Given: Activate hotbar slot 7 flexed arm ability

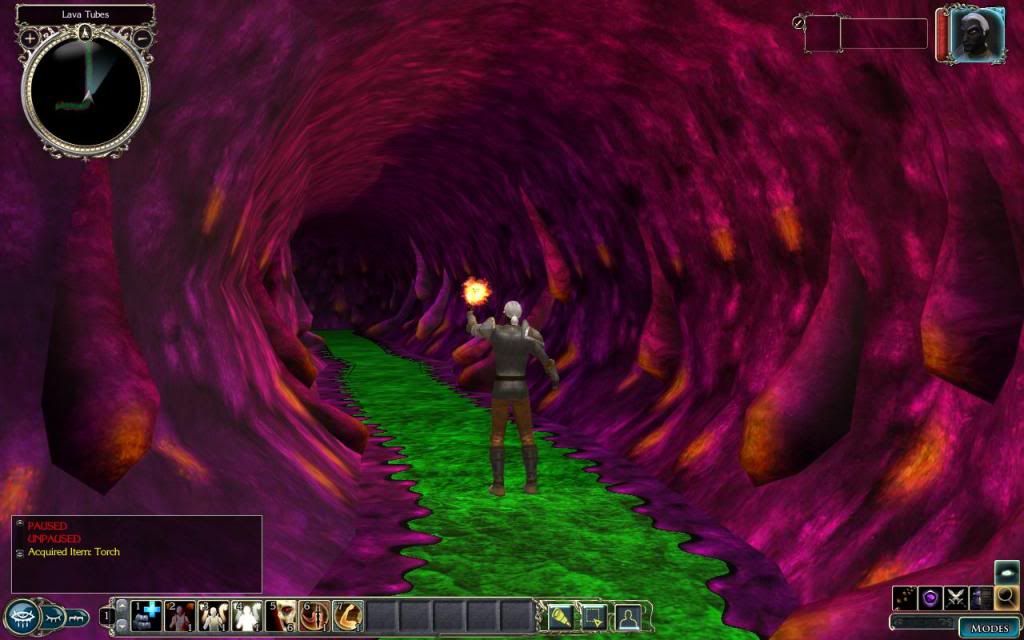Looking at the screenshot, I should (x=349, y=616).
